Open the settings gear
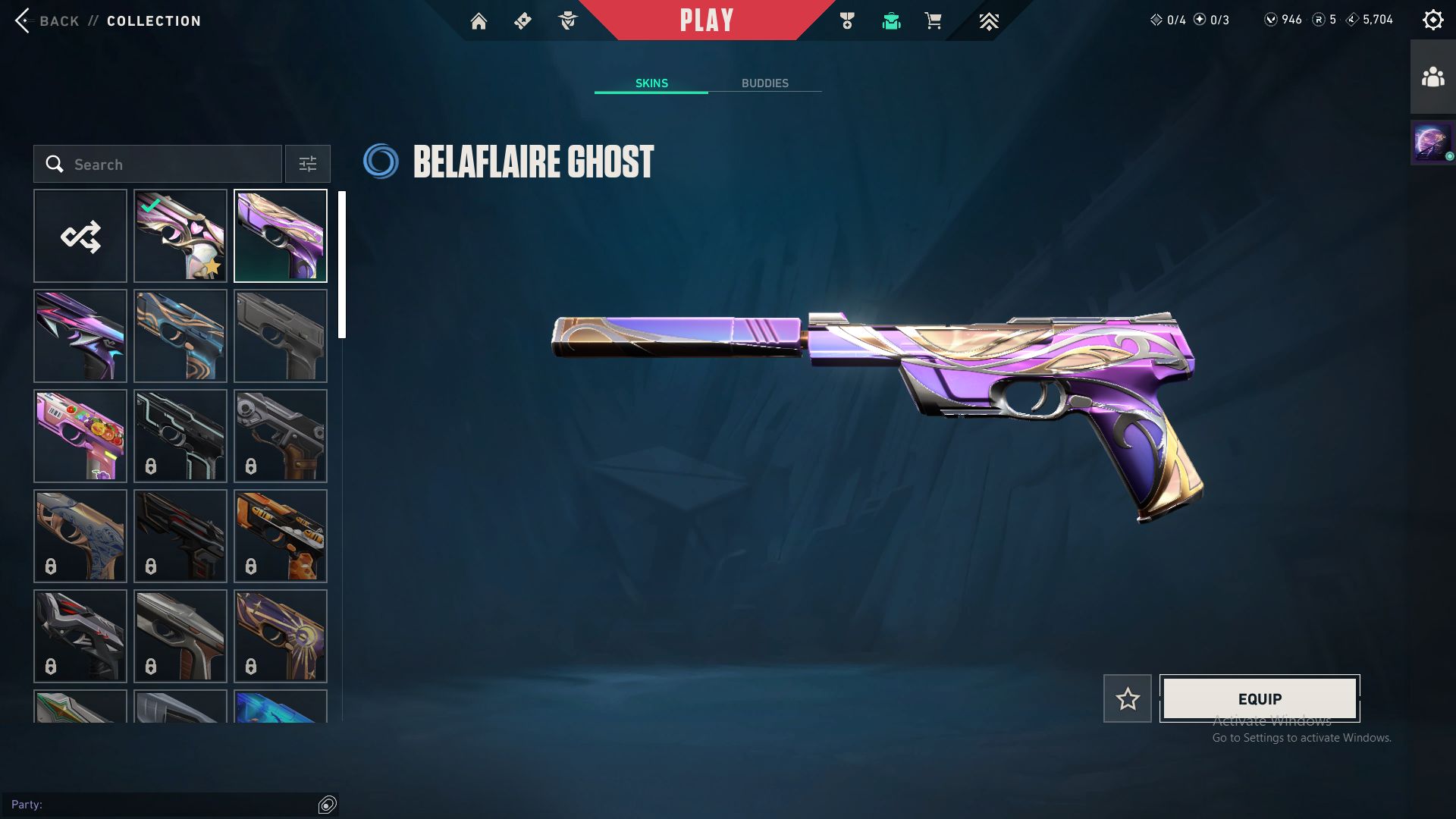The image size is (1456, 819). click(x=1432, y=20)
